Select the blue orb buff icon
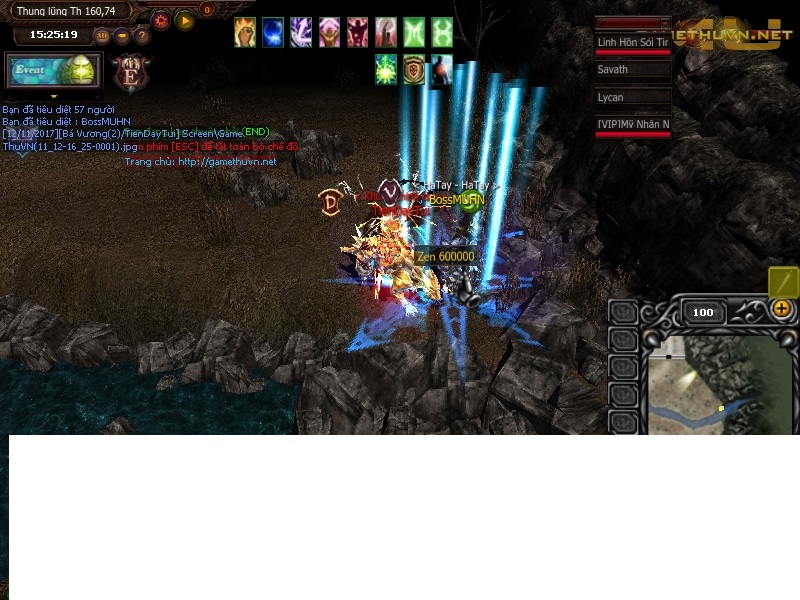This screenshot has height=600, width=800. (273, 32)
